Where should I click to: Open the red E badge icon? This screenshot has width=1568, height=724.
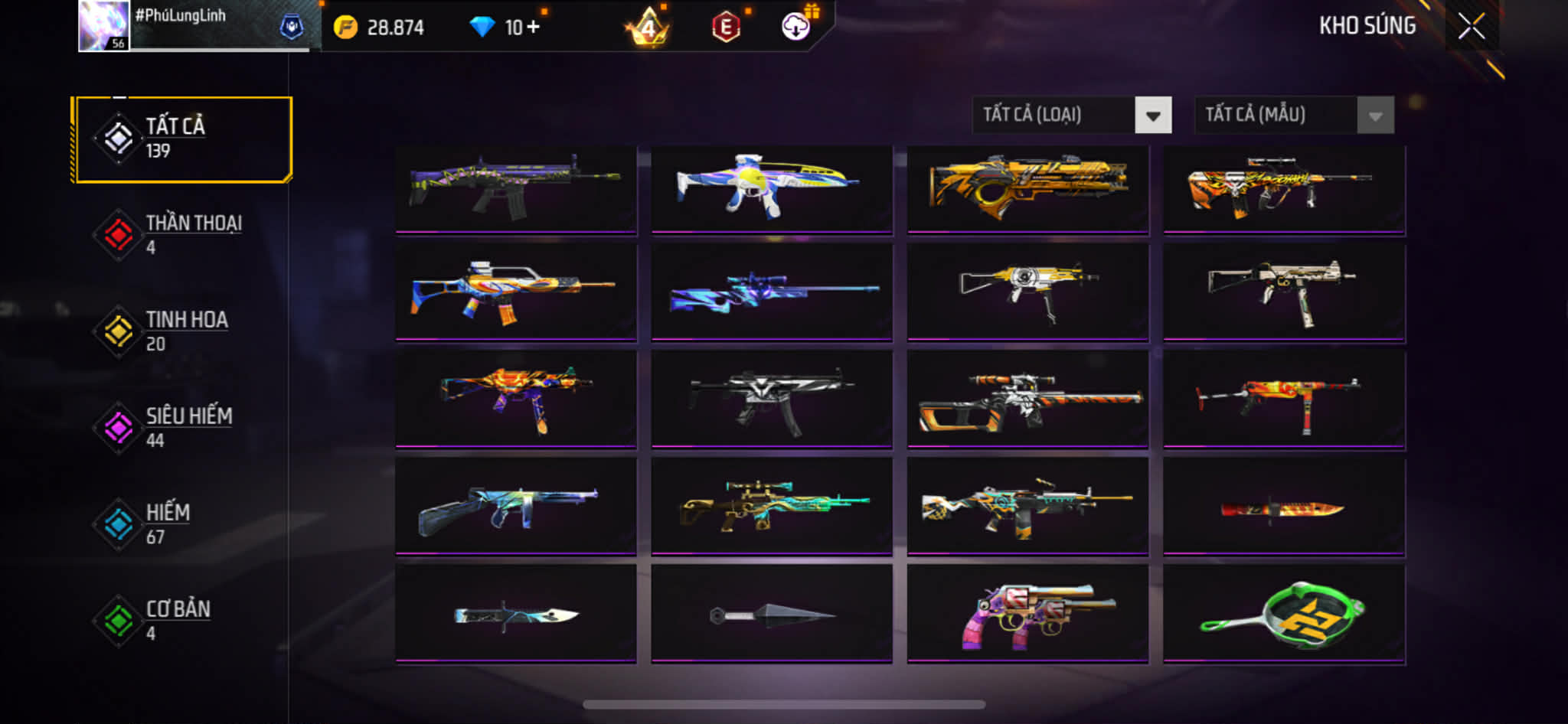725,28
